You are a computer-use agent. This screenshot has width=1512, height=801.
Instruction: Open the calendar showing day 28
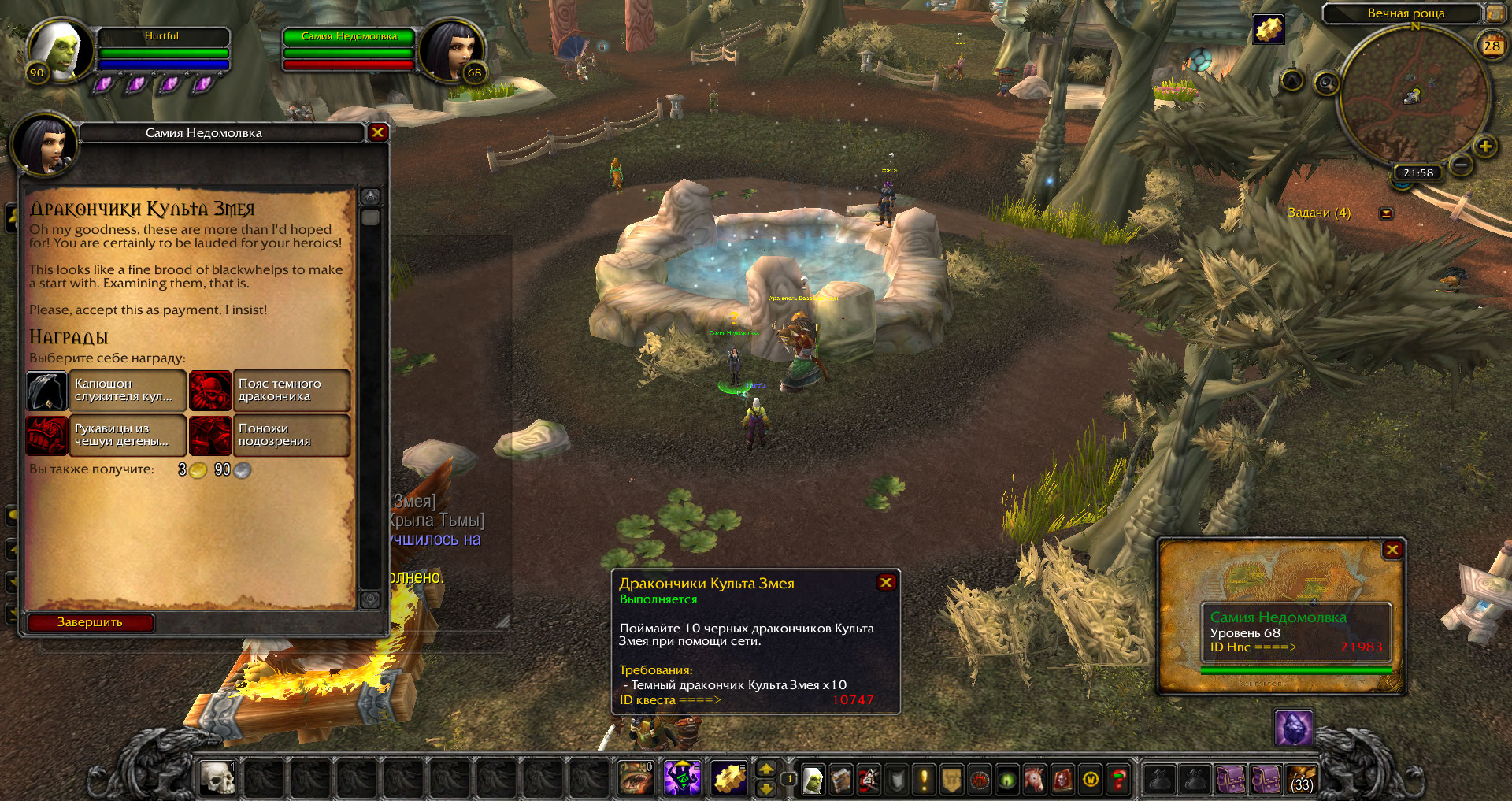1492,45
